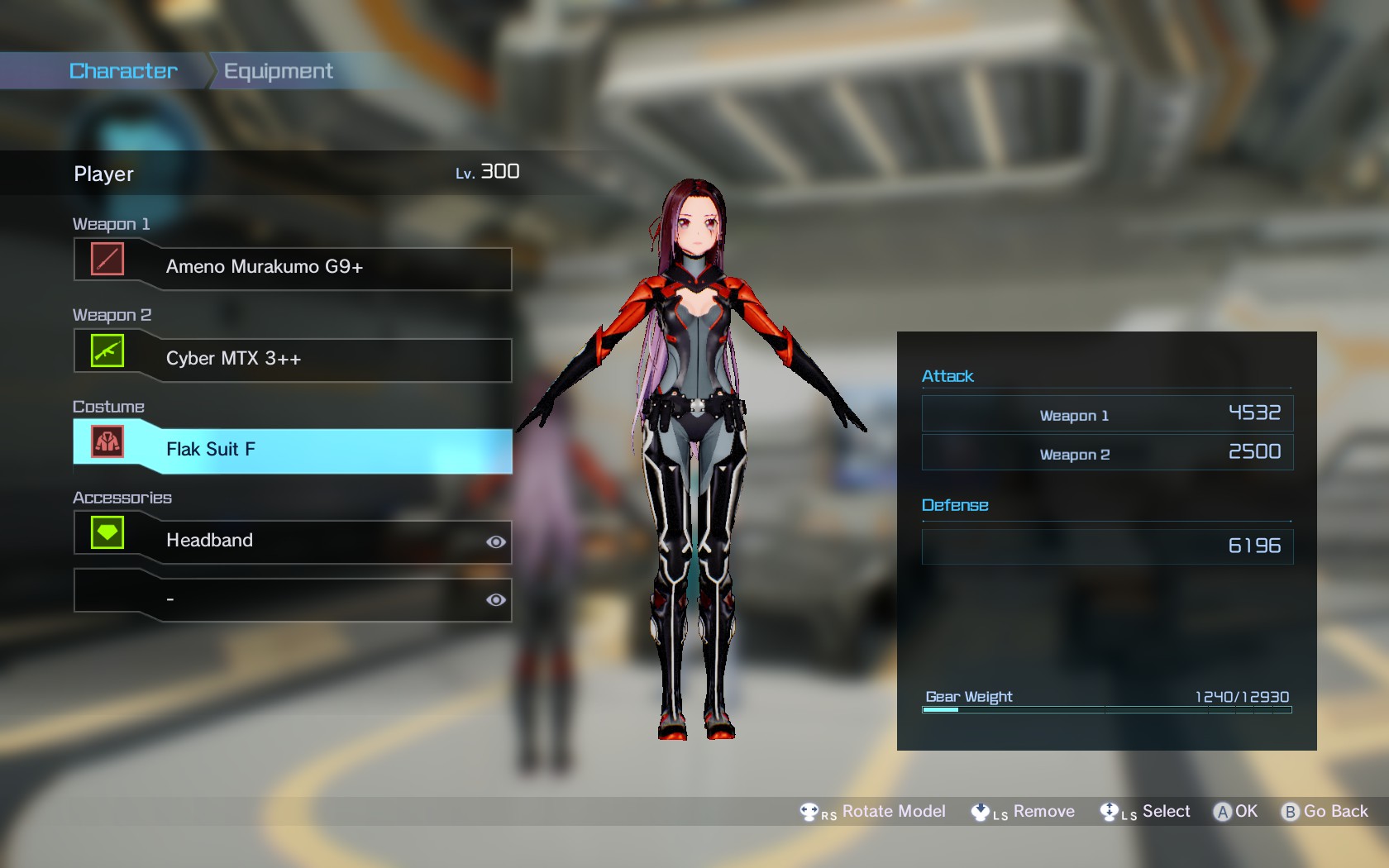
Task: Open the Equipment tab
Action: (278, 71)
